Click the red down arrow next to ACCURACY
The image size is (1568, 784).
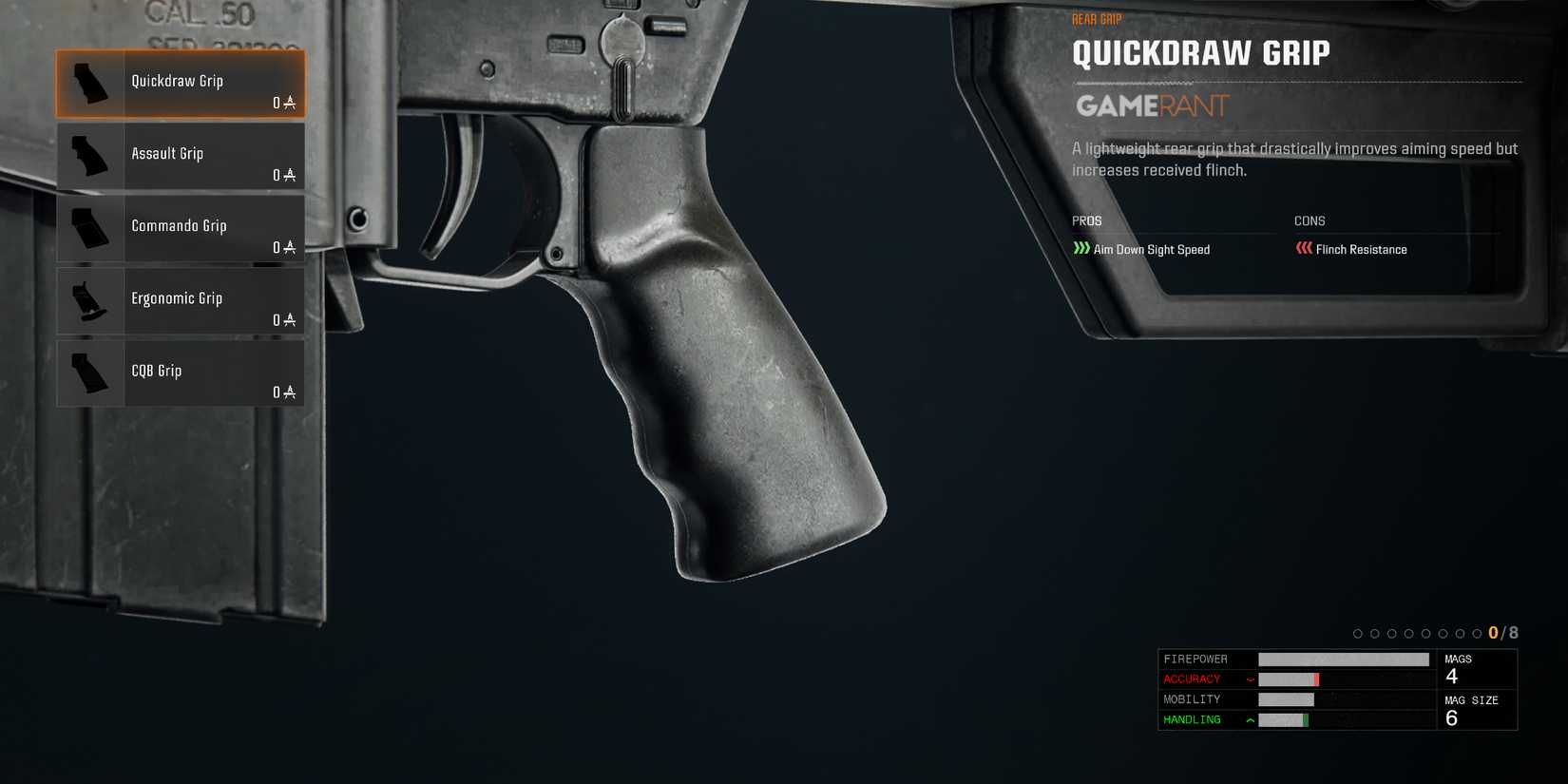point(1251,679)
